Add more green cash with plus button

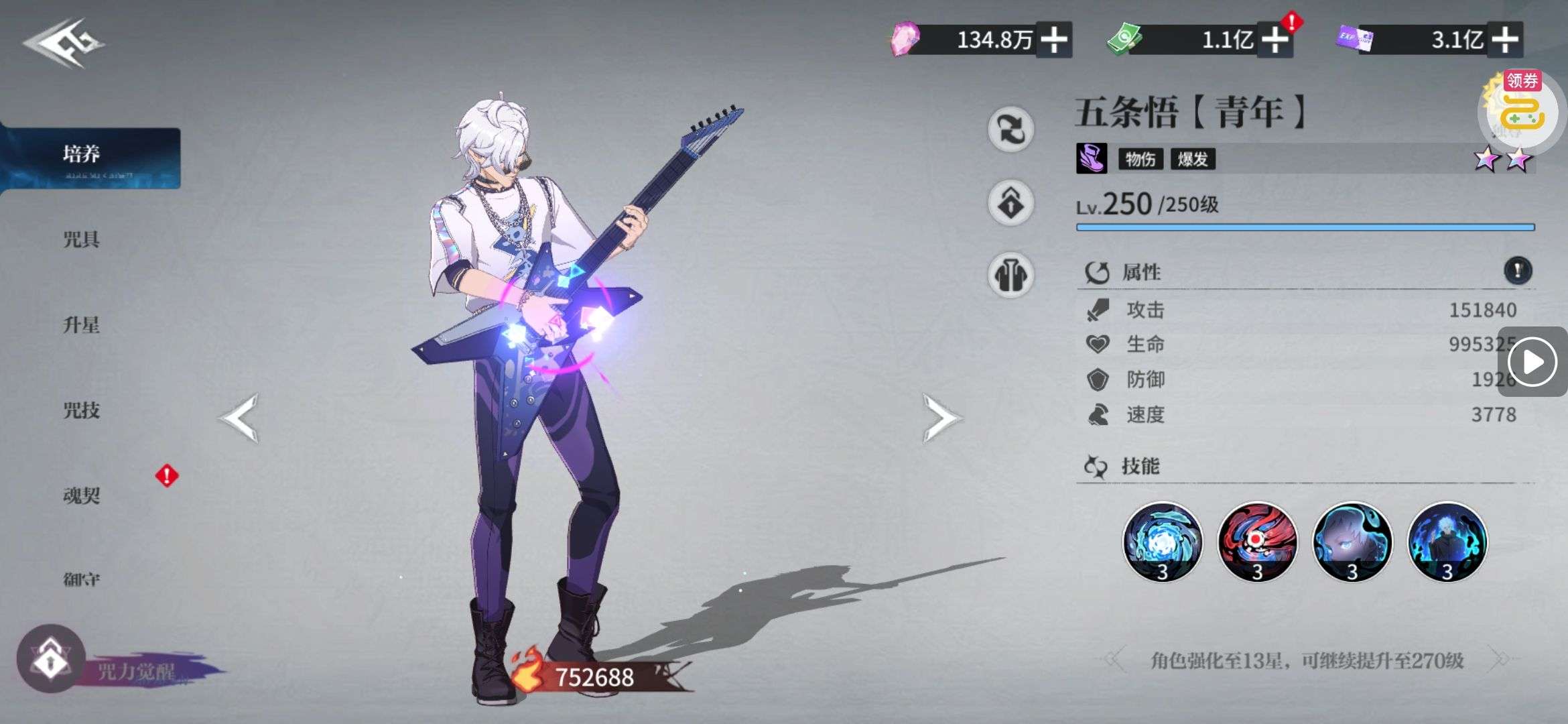coord(1275,40)
